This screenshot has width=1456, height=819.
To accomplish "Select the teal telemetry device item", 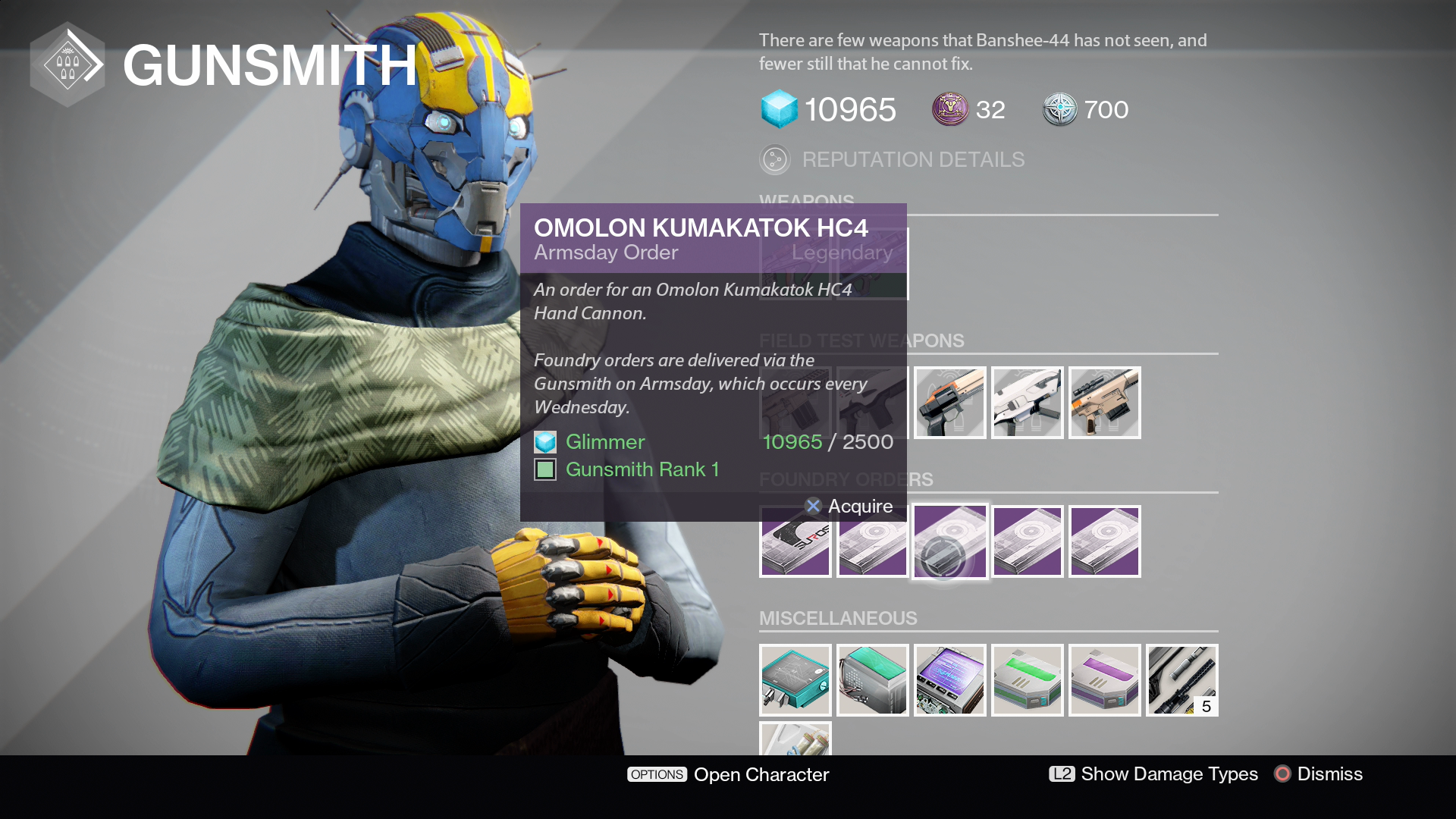I will pyautogui.click(x=795, y=680).
